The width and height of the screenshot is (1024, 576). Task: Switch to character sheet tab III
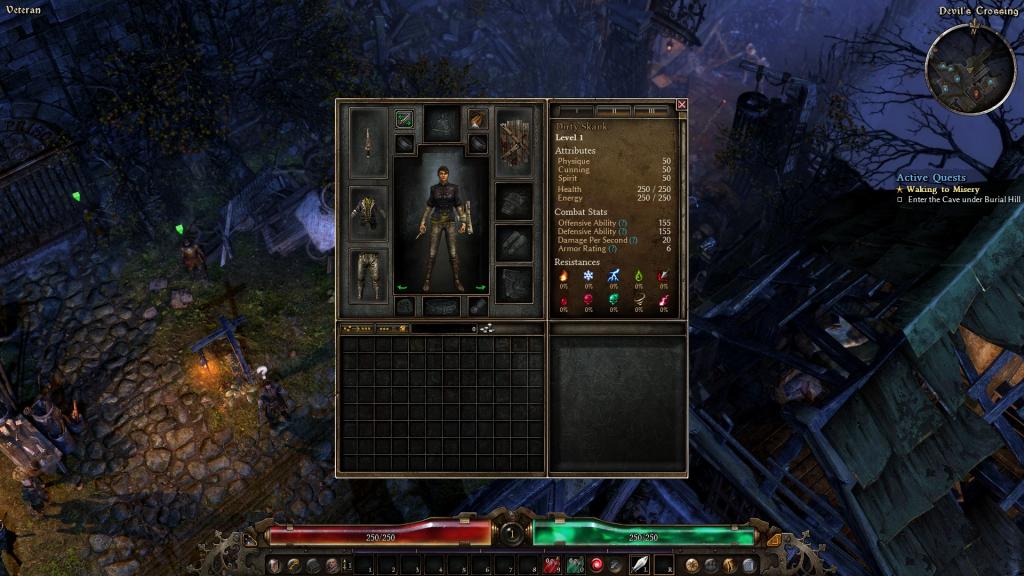pos(651,109)
